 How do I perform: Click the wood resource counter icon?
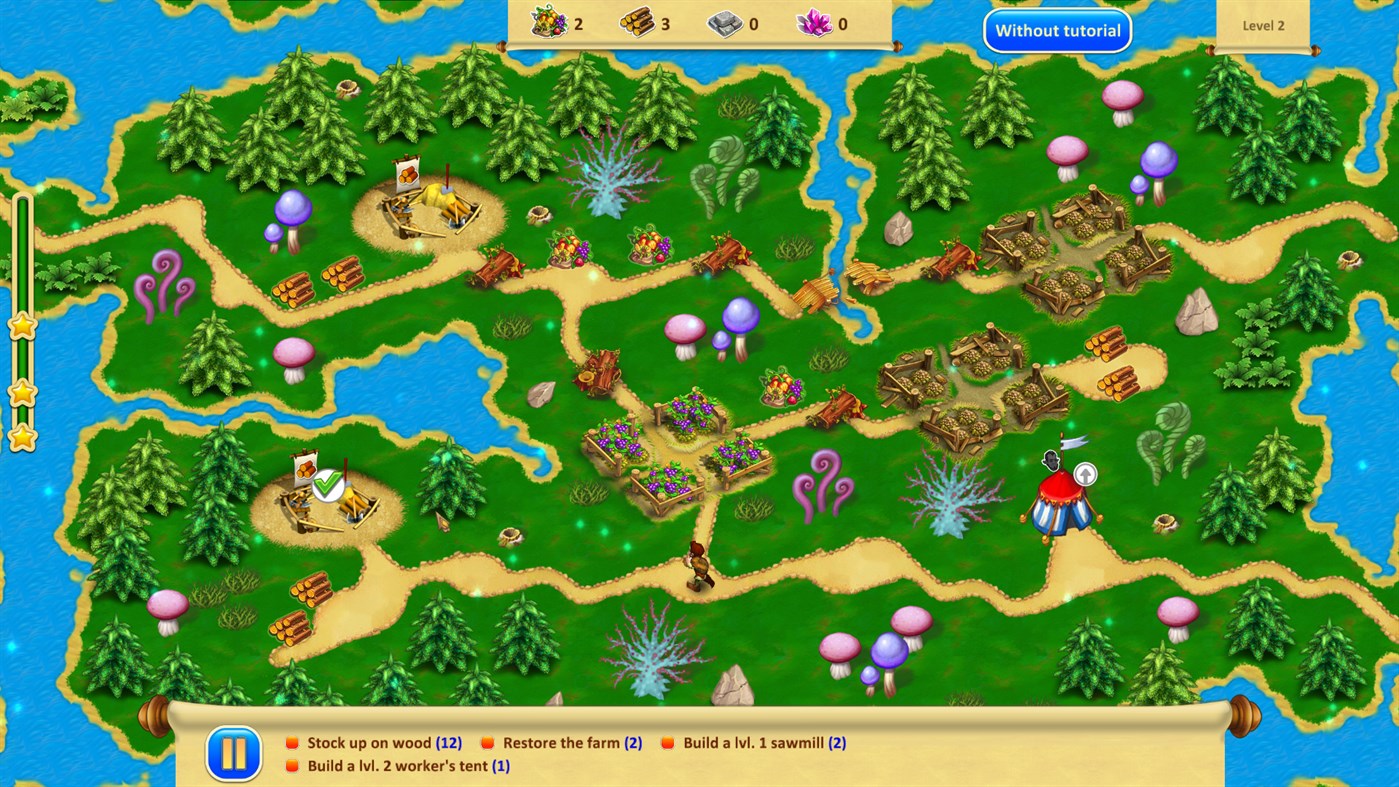638,24
